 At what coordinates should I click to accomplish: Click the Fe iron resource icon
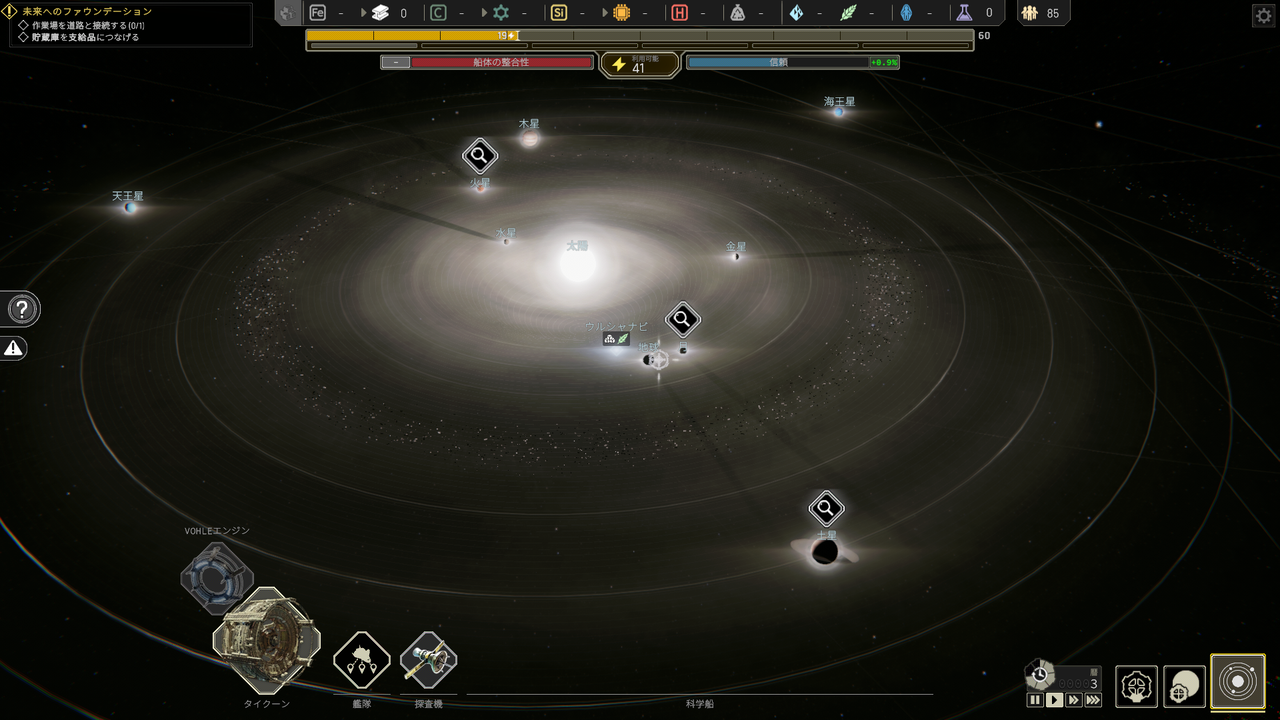coord(318,13)
